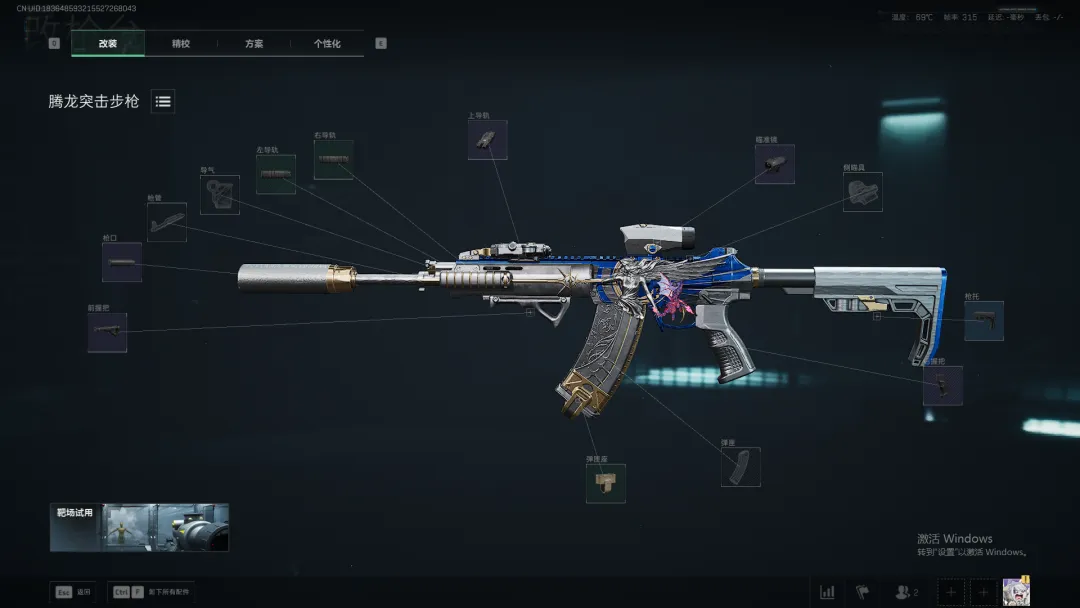Image resolution: width=1080 pixels, height=608 pixels.
Task: Launch the 靶场试用 firing range preview
Action: [139, 527]
